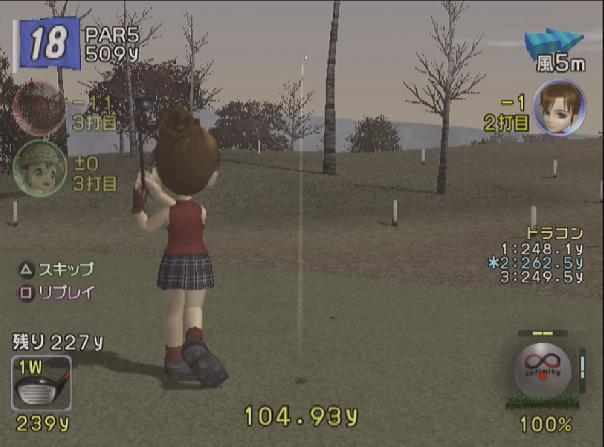Select the dimmed opponent portrait at -11
Screen dimensions: 604x447
[38, 106]
